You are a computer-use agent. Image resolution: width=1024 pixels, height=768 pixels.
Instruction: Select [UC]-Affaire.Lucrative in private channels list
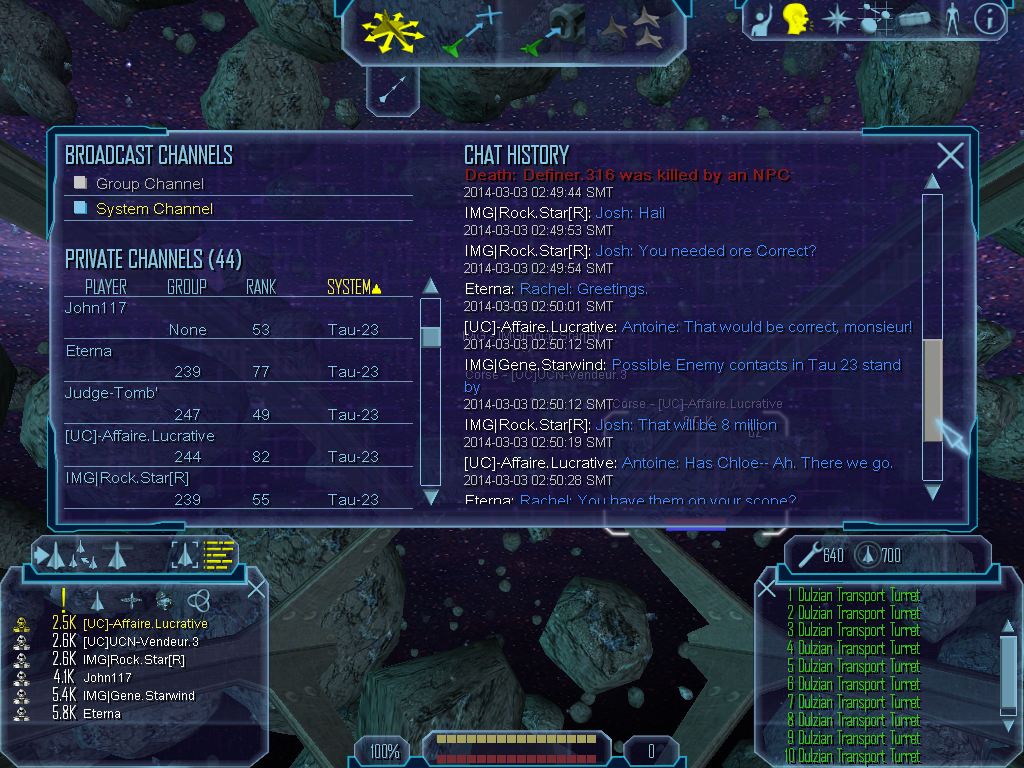coord(140,436)
